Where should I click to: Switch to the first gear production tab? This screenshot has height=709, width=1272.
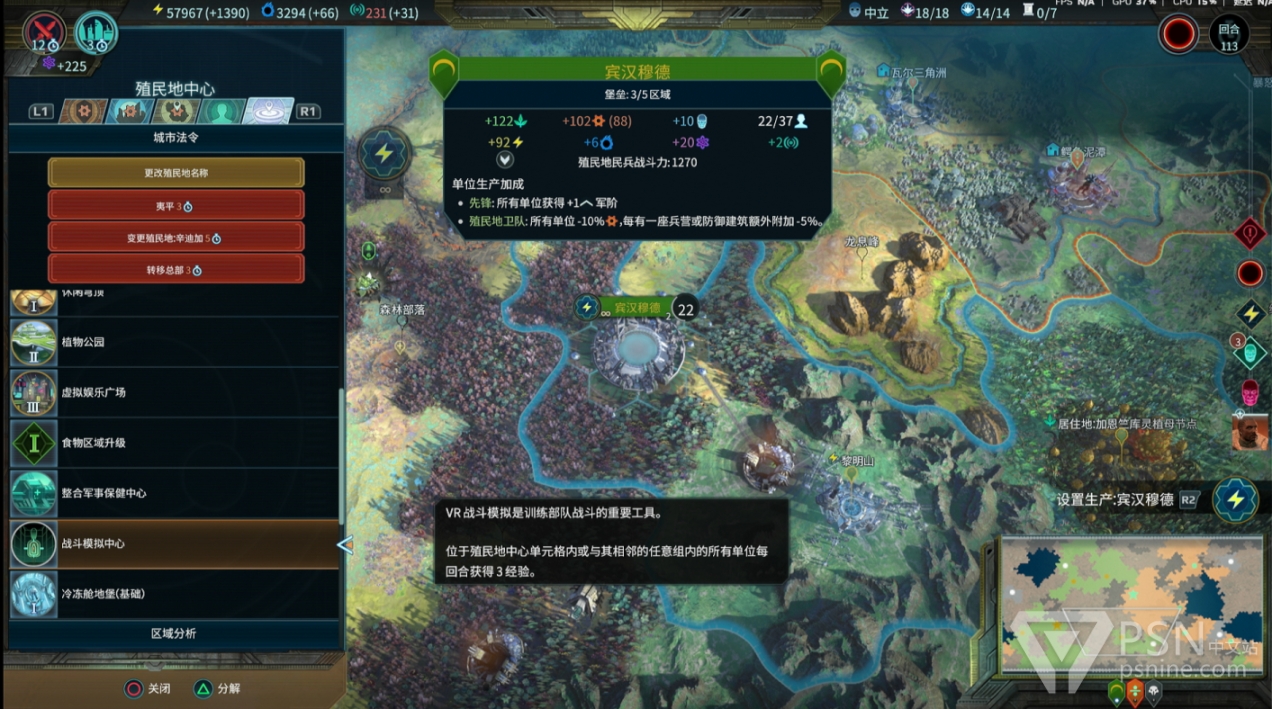point(84,111)
